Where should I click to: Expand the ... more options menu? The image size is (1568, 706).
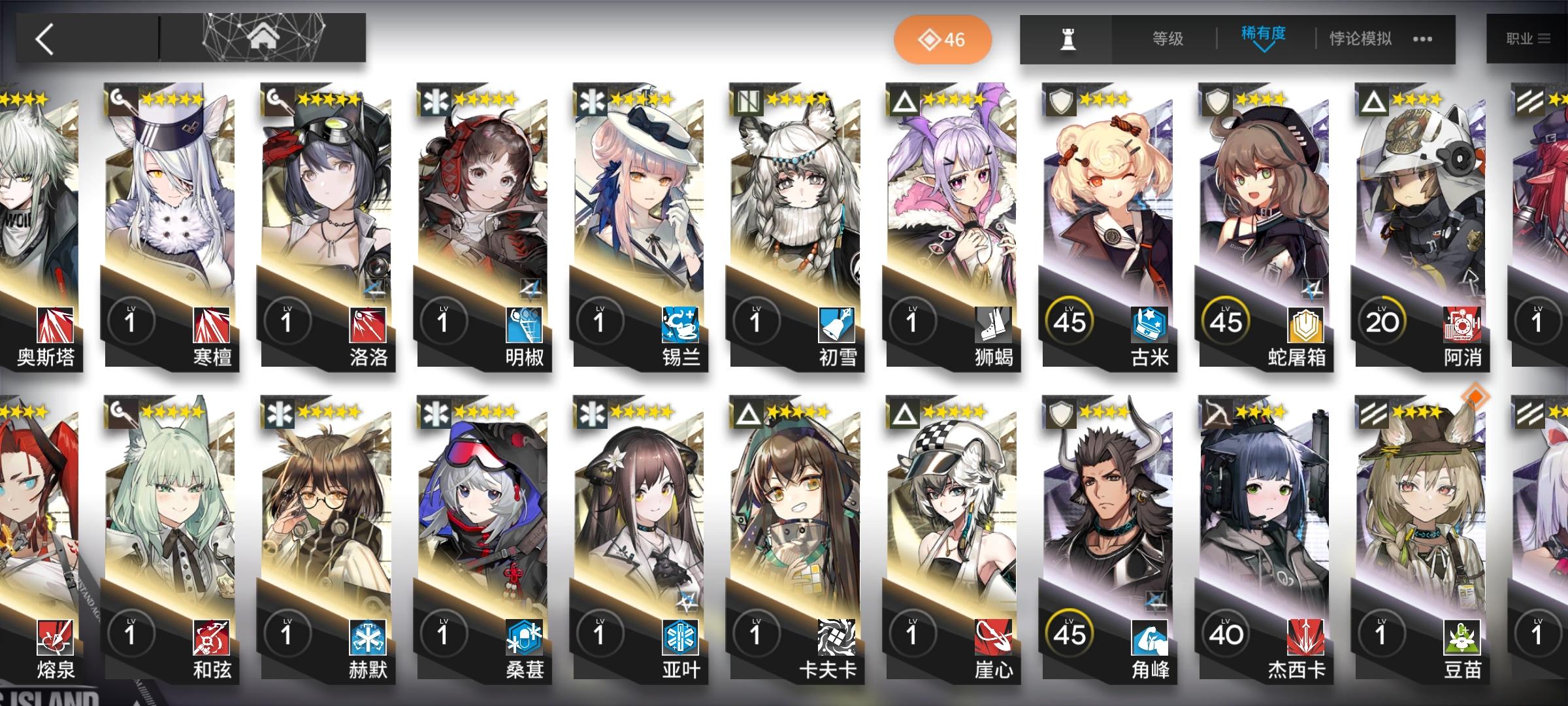(x=1423, y=39)
